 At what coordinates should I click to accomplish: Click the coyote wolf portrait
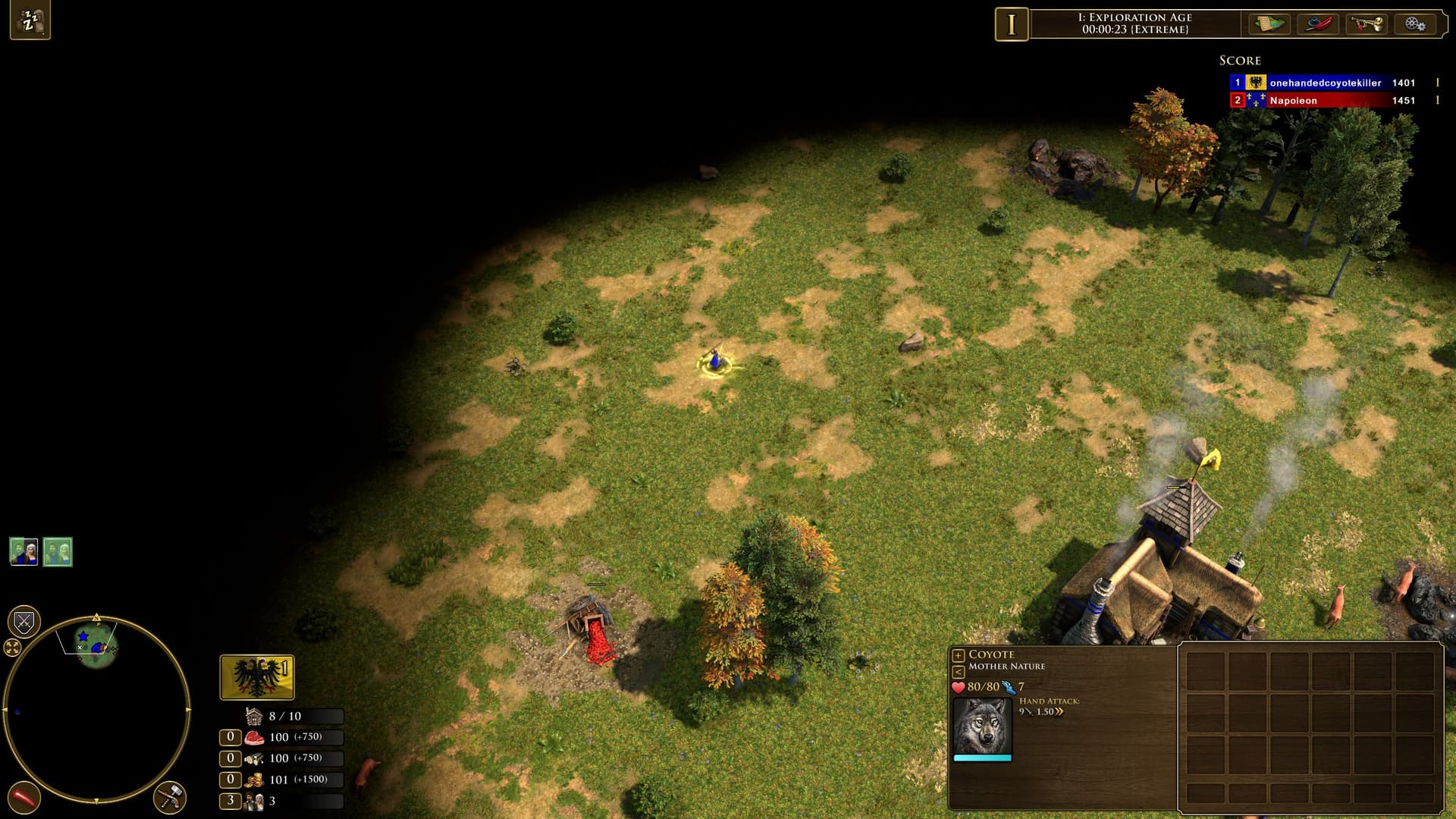point(982,726)
